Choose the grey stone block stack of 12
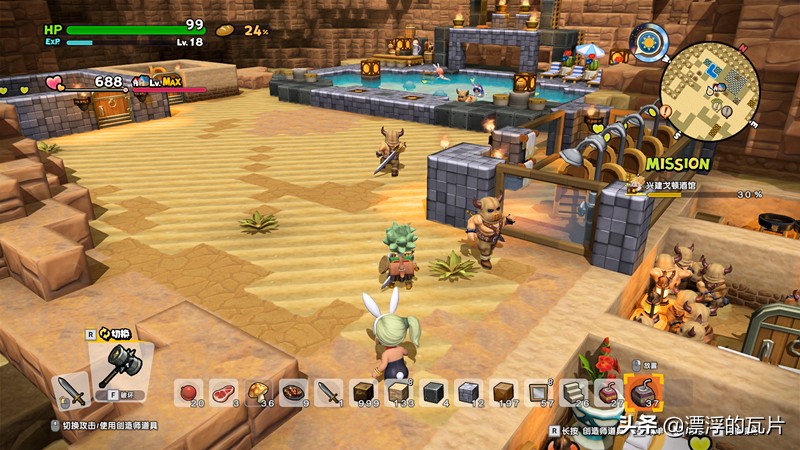The height and width of the screenshot is (450, 800). click(468, 391)
